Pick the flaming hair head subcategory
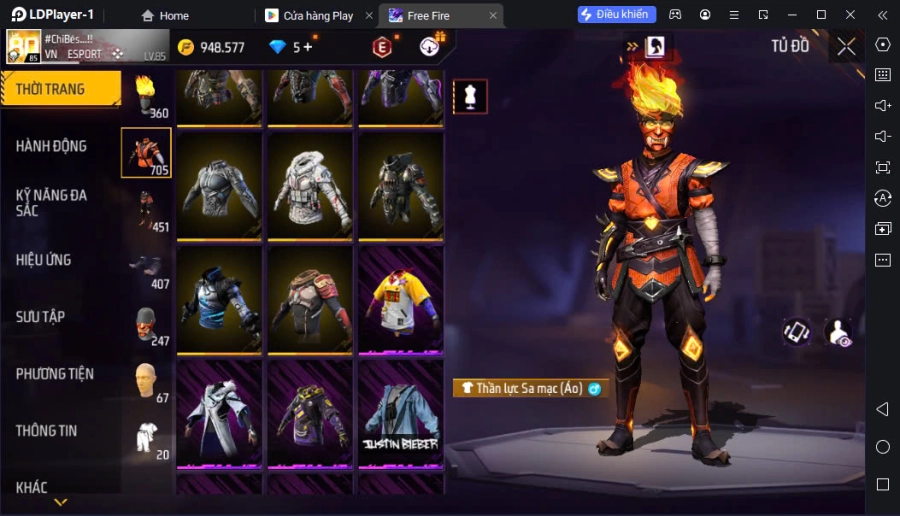The image size is (900, 516). tap(146, 96)
